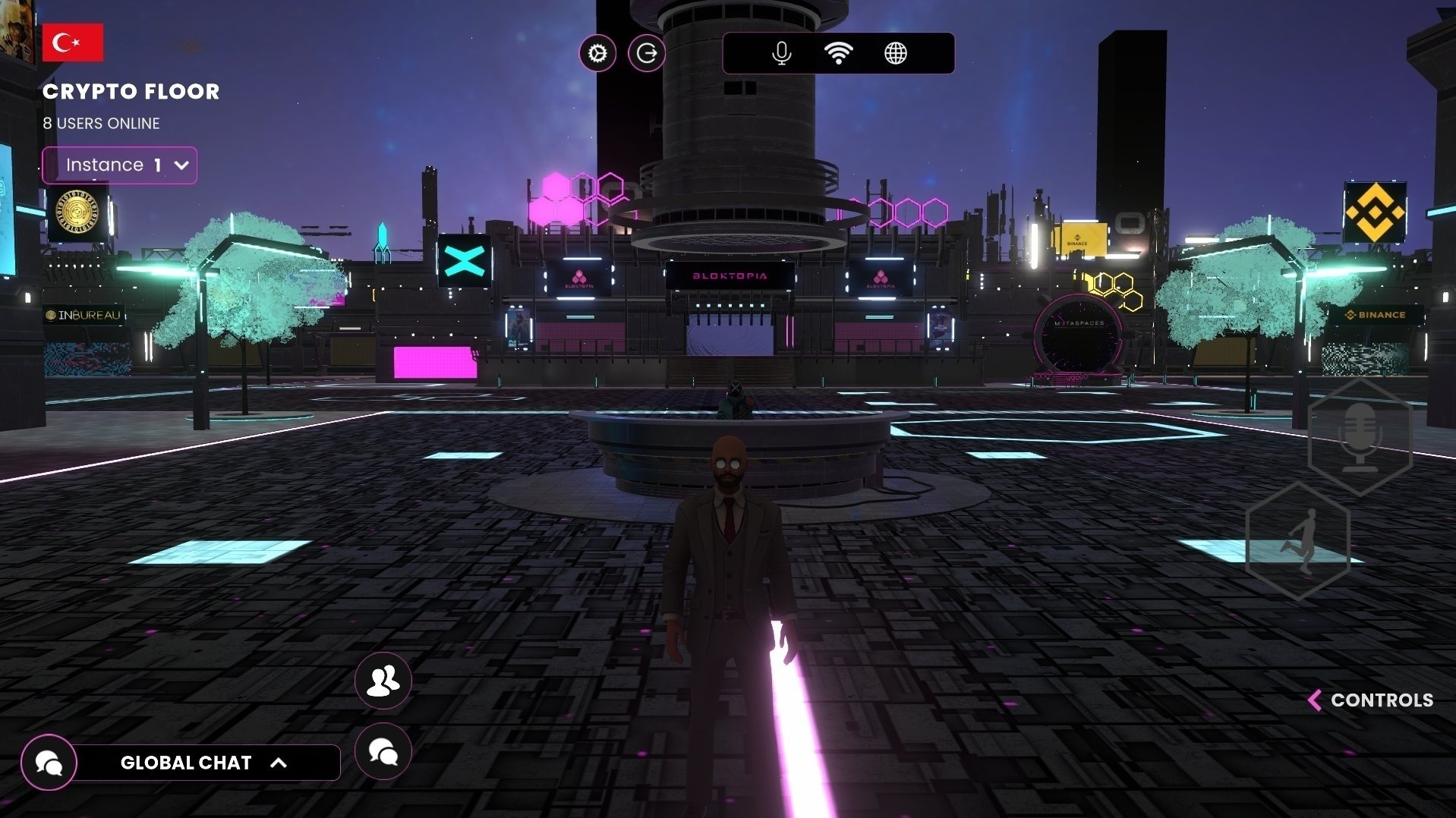Open the globe language icon
This screenshot has height=818, width=1456.
click(896, 54)
